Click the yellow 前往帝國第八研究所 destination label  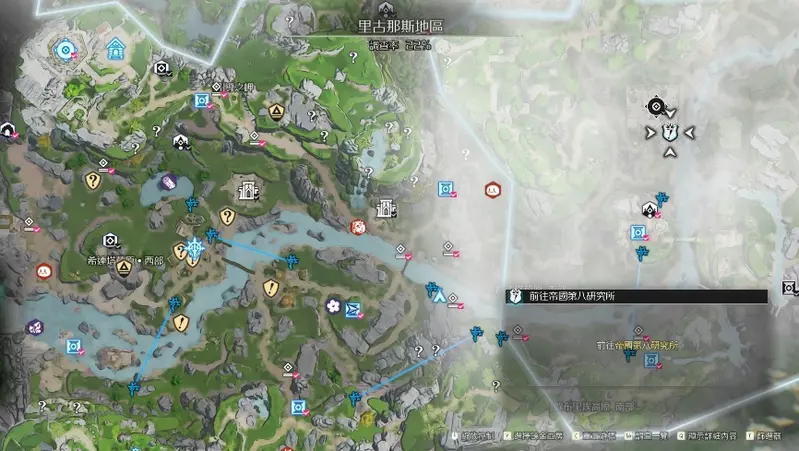(636, 345)
